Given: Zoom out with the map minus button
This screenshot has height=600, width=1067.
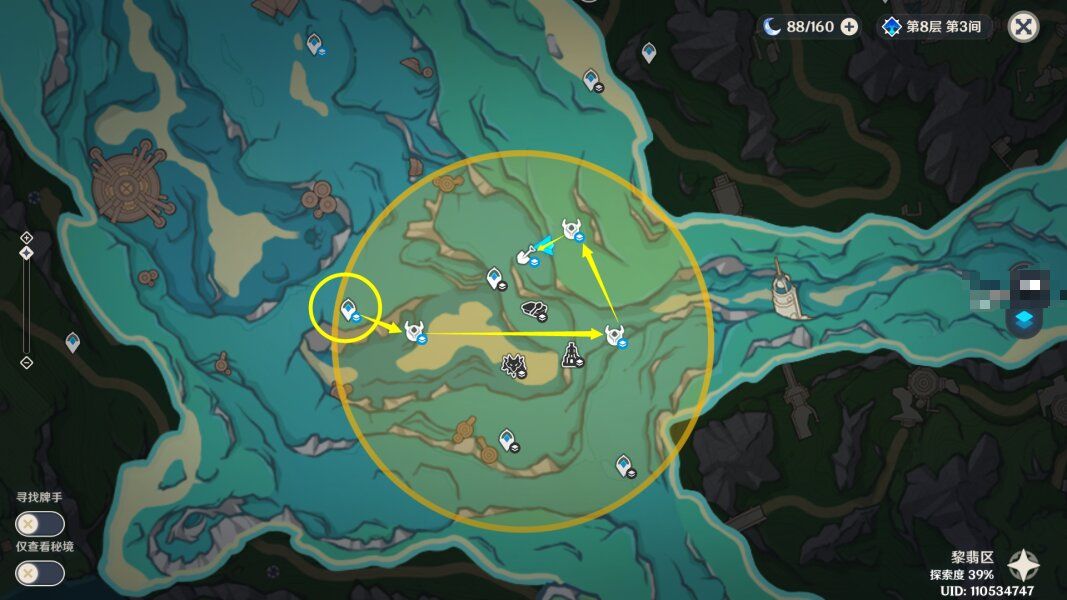Looking at the screenshot, I should 27,362.
